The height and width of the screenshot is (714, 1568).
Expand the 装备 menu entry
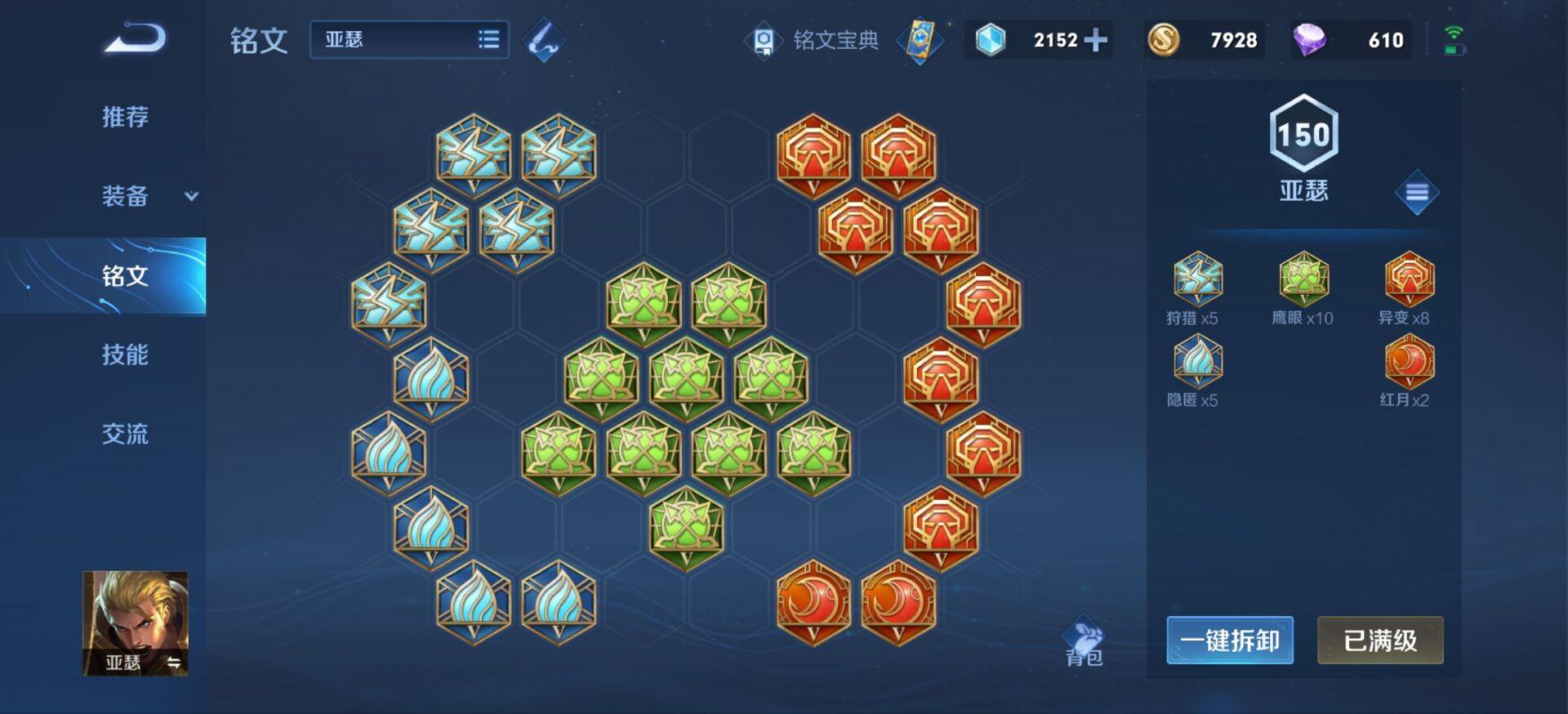point(147,196)
